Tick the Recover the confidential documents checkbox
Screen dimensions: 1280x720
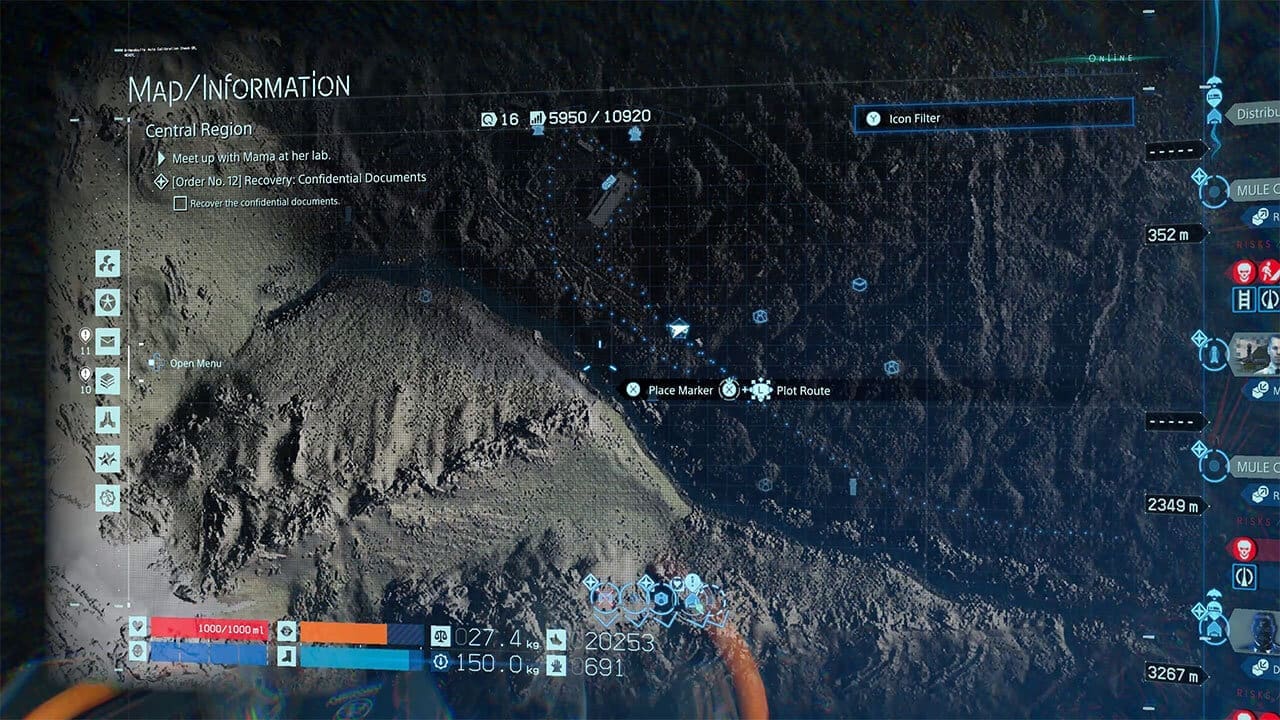point(181,202)
